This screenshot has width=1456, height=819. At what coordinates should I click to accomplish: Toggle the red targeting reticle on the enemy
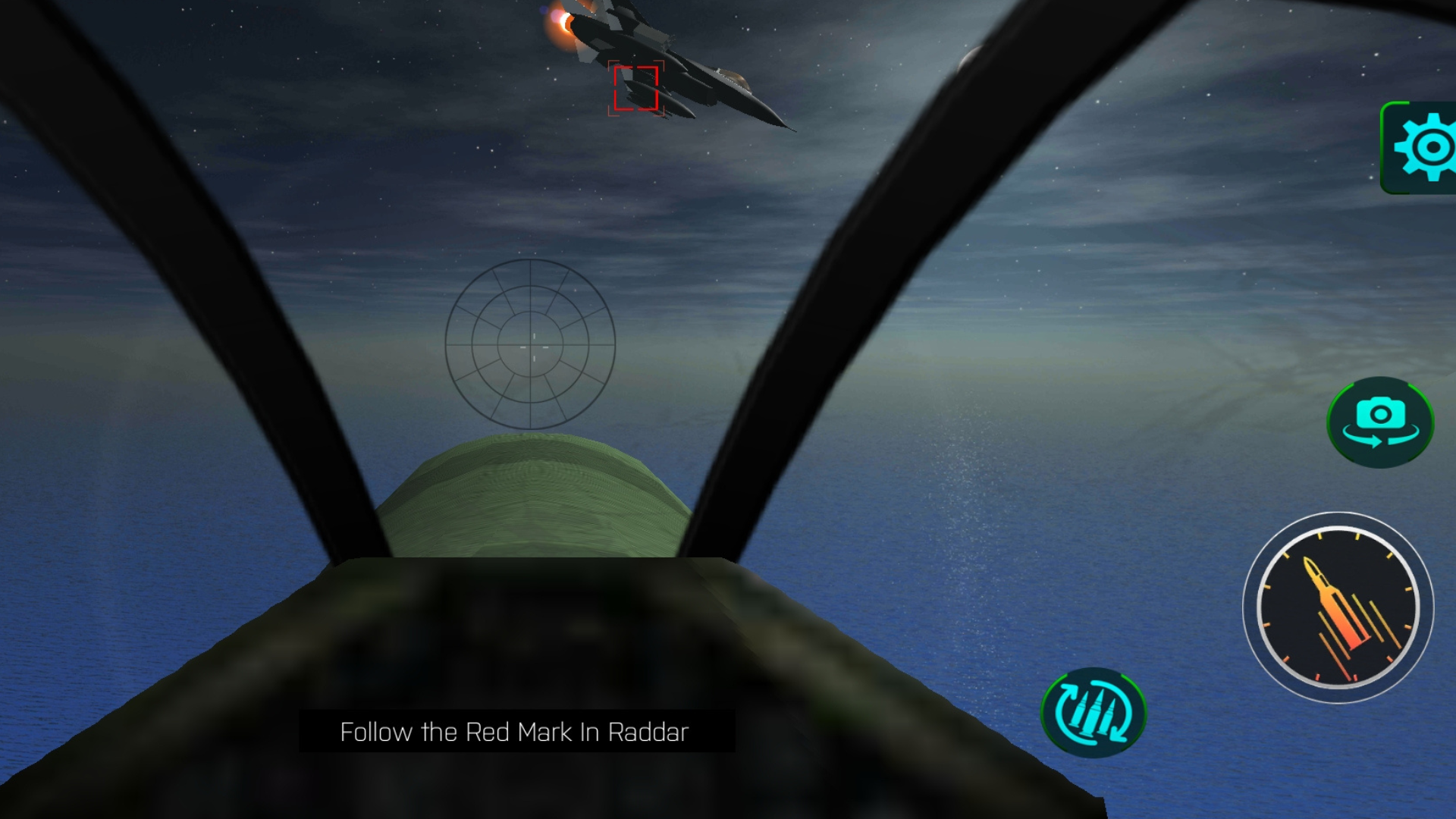point(635,89)
